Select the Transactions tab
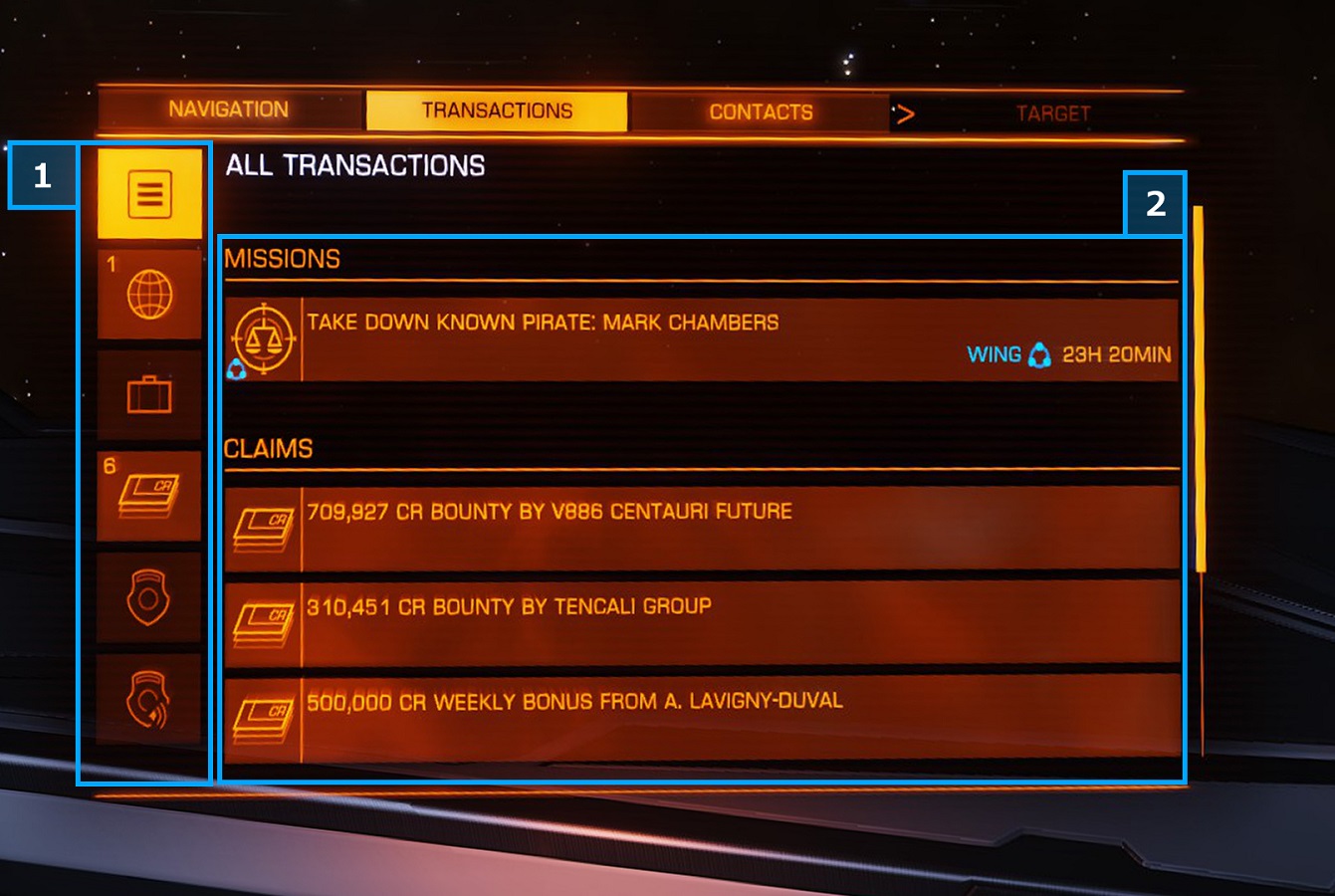 497,111
